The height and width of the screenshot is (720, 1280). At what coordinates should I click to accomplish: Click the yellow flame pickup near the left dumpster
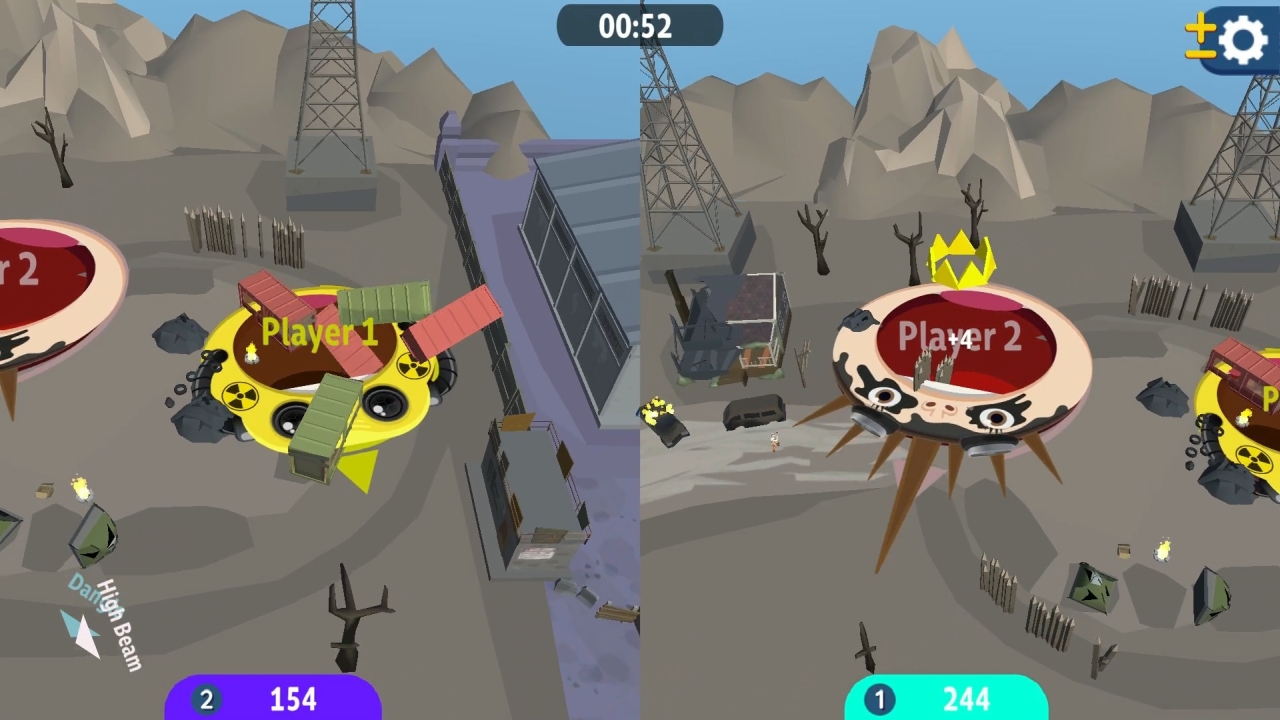[x=81, y=490]
